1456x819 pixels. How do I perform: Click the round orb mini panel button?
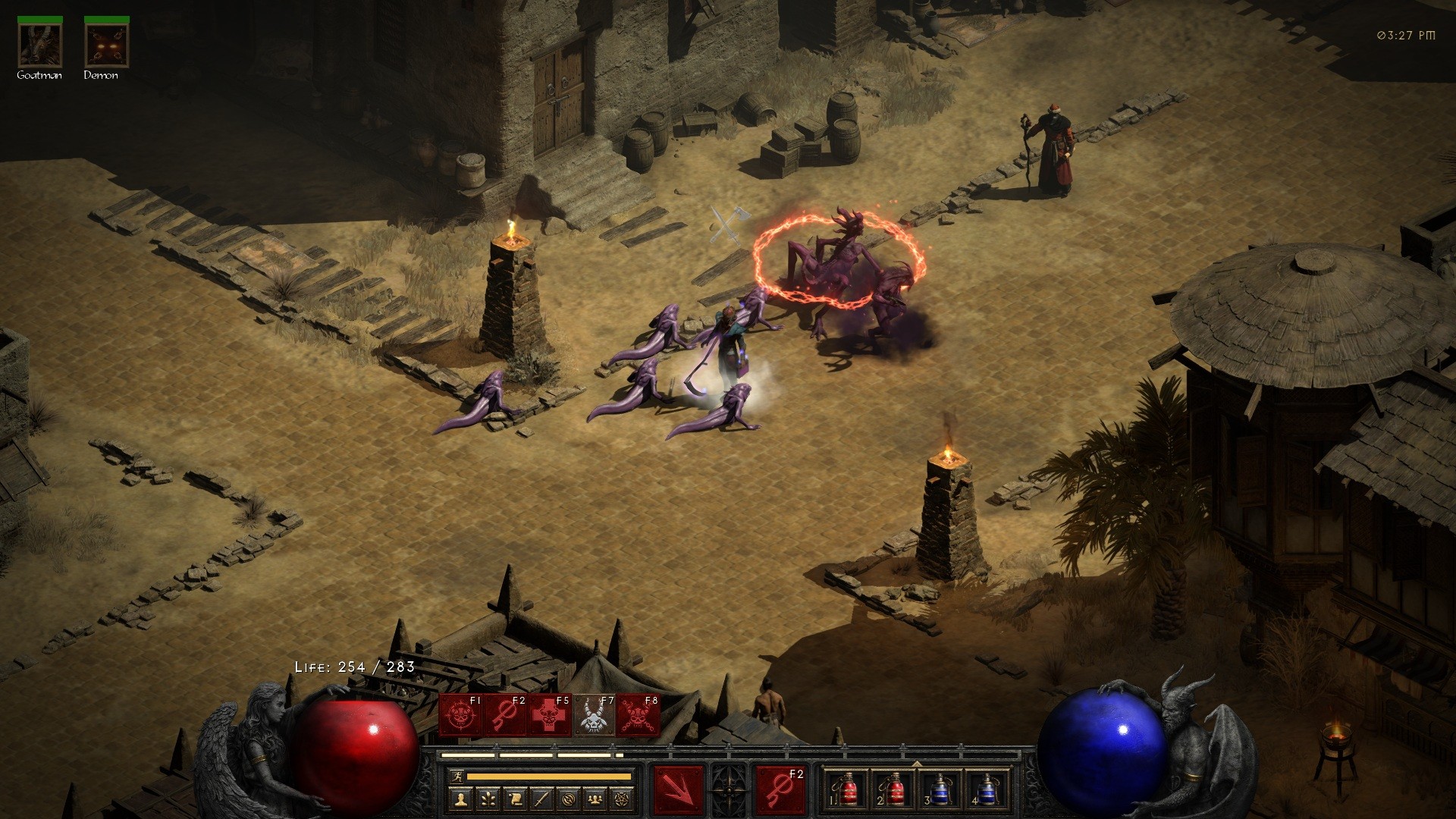tap(567, 799)
